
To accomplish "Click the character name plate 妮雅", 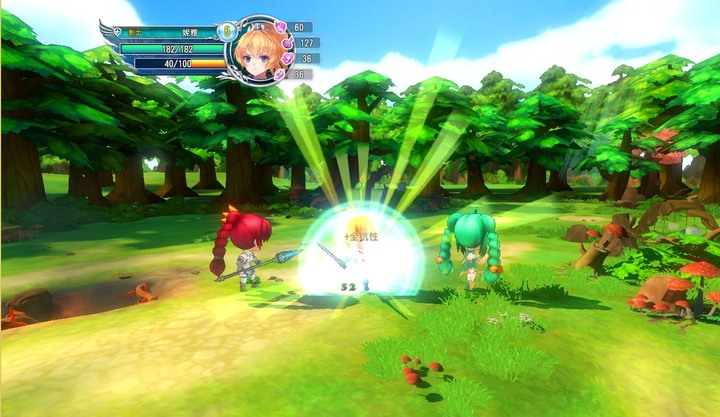I will coord(191,32).
